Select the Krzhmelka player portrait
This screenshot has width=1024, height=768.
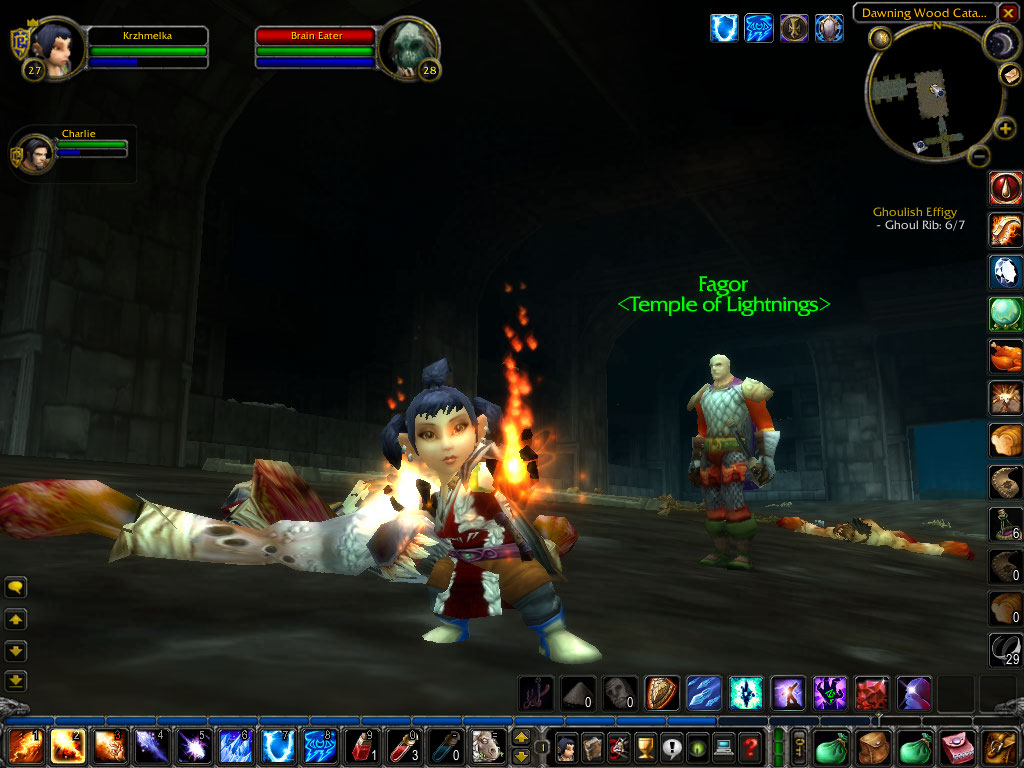pos(57,46)
